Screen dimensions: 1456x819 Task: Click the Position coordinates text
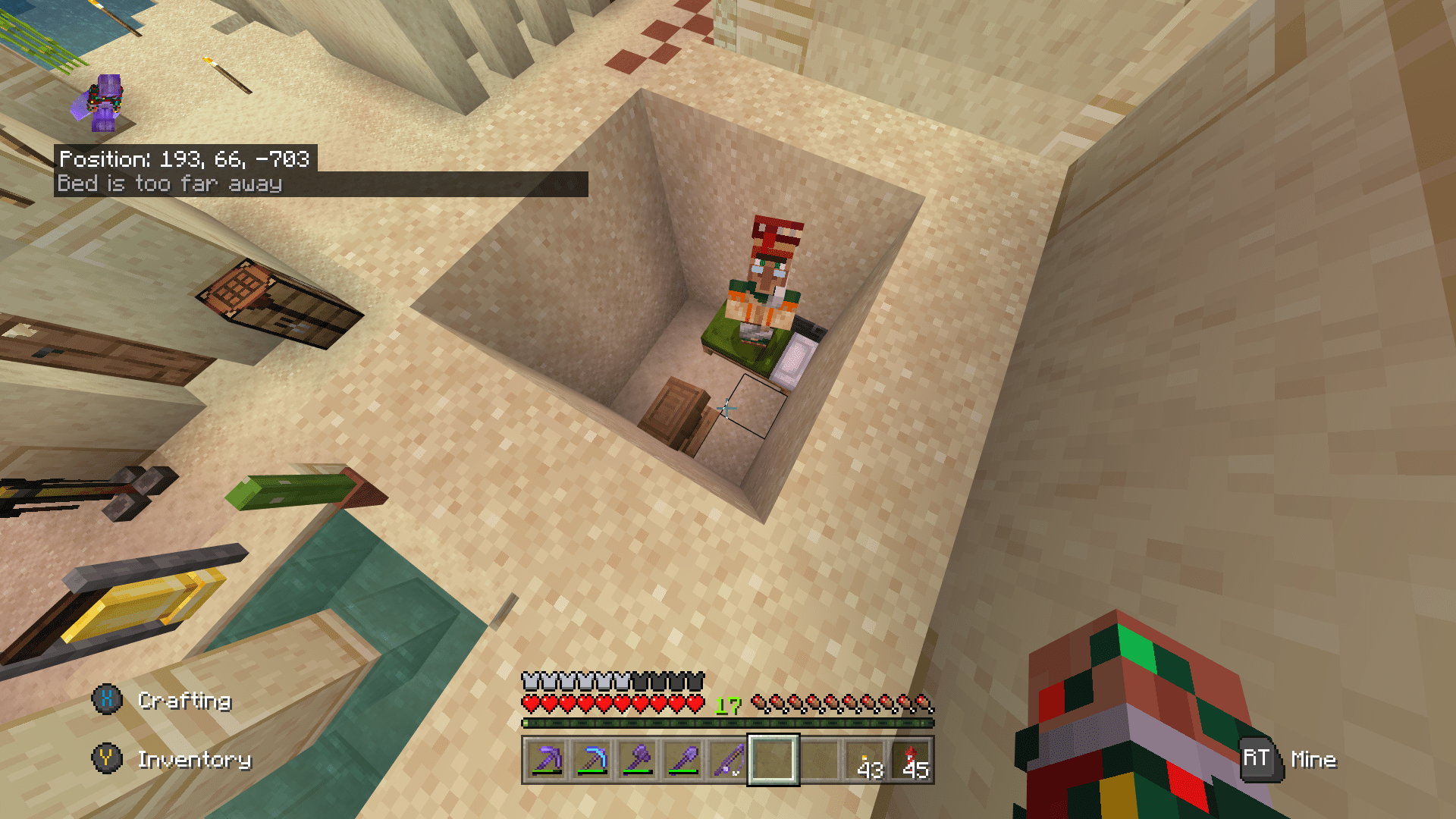point(187,160)
